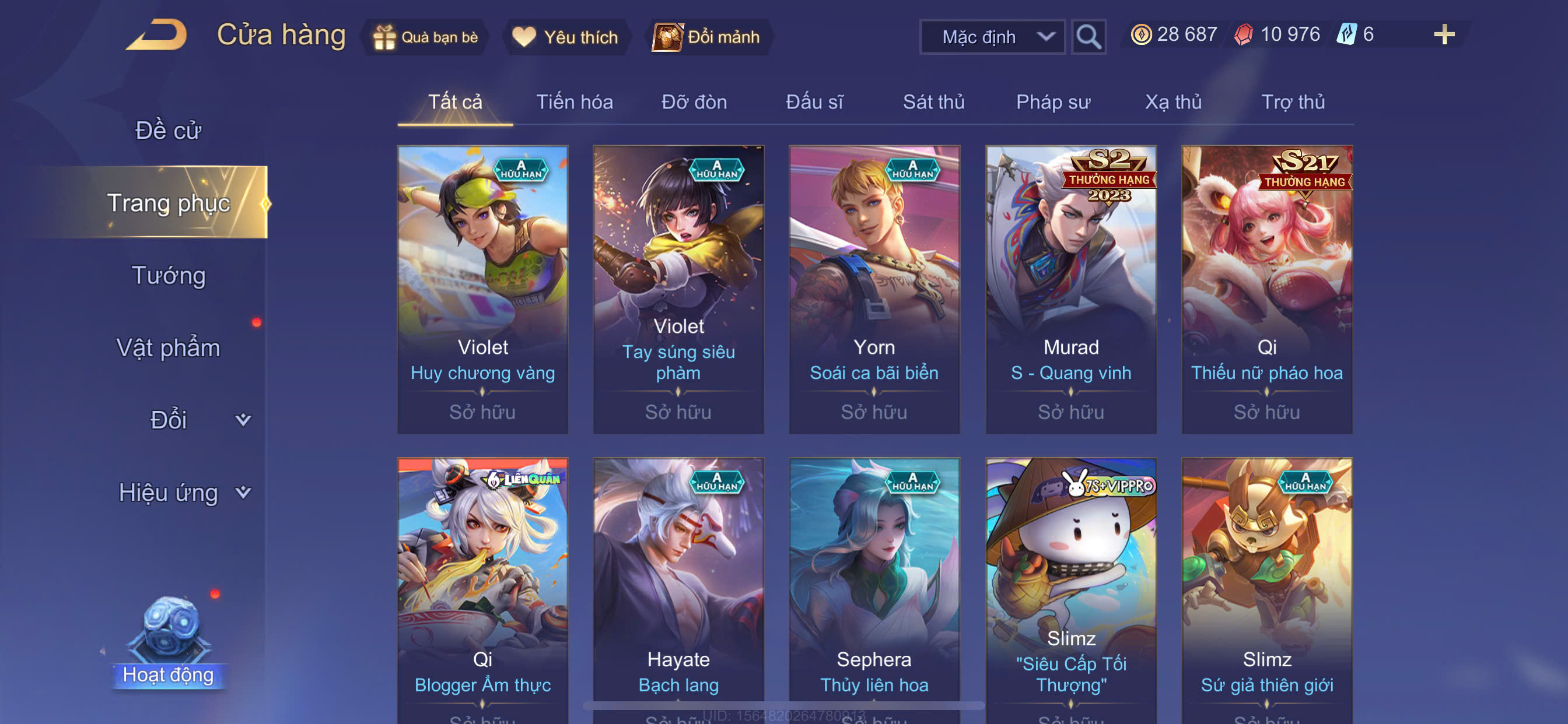The height and width of the screenshot is (724, 1568).
Task: Choose the Murad S - Quang vinh skin
Action: click(1070, 289)
